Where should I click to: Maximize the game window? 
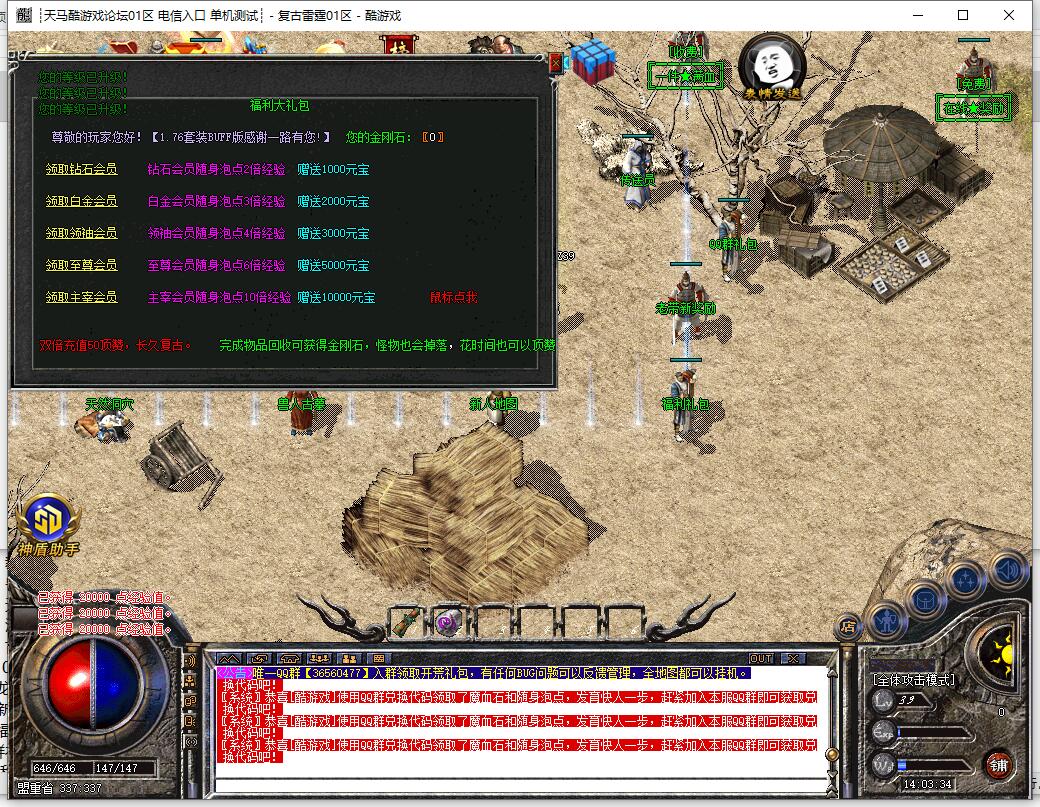tap(963, 15)
